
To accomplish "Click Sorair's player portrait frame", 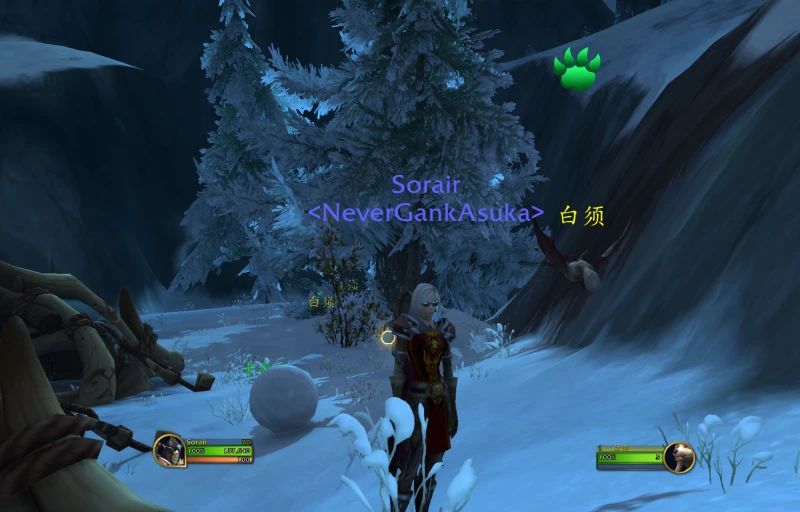I will tap(168, 451).
